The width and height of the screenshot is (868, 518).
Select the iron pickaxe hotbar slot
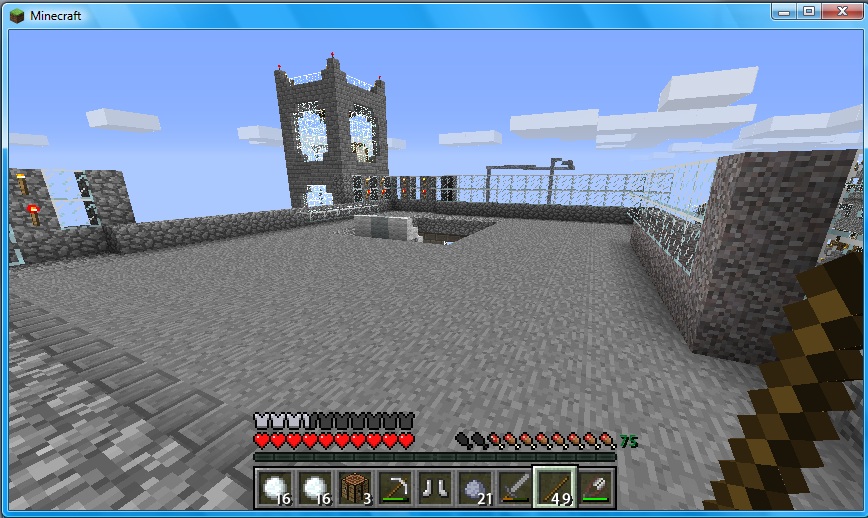tap(395, 488)
